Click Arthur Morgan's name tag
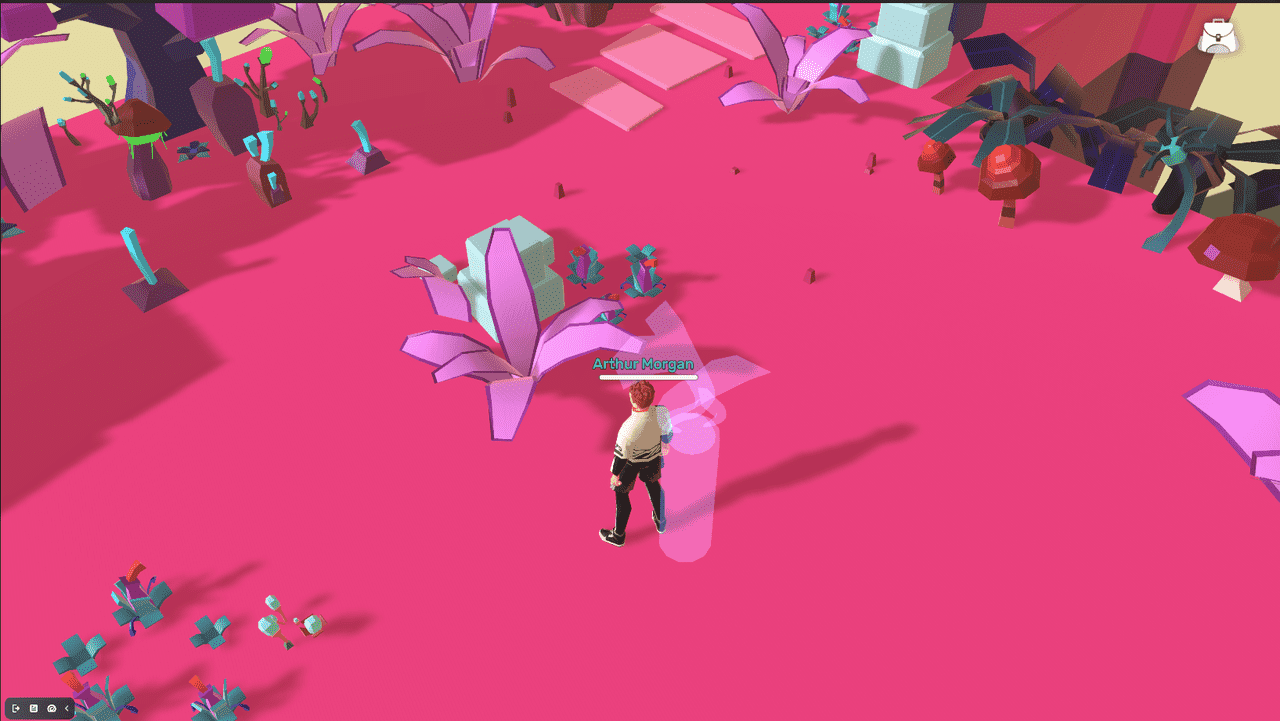The height and width of the screenshot is (721, 1280). [643, 364]
